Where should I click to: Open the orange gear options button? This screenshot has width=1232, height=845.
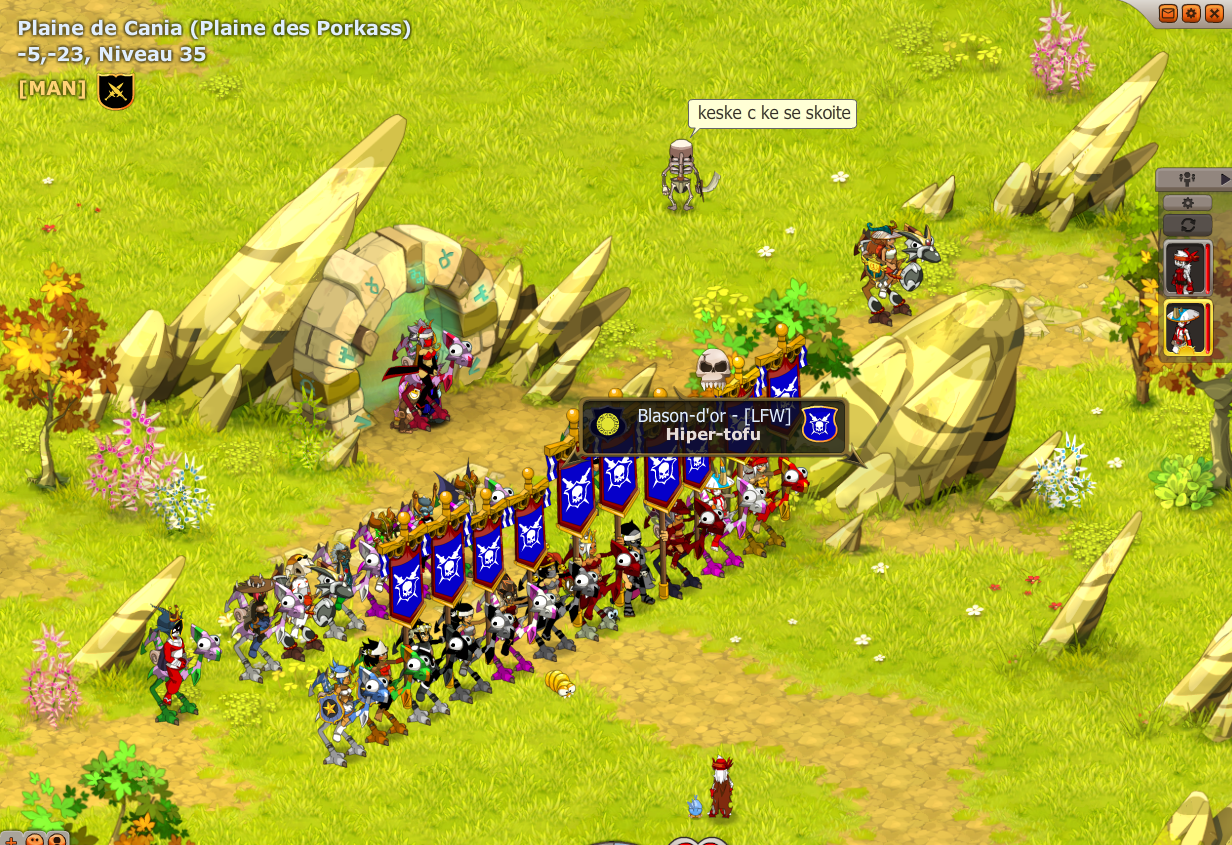point(1191,13)
